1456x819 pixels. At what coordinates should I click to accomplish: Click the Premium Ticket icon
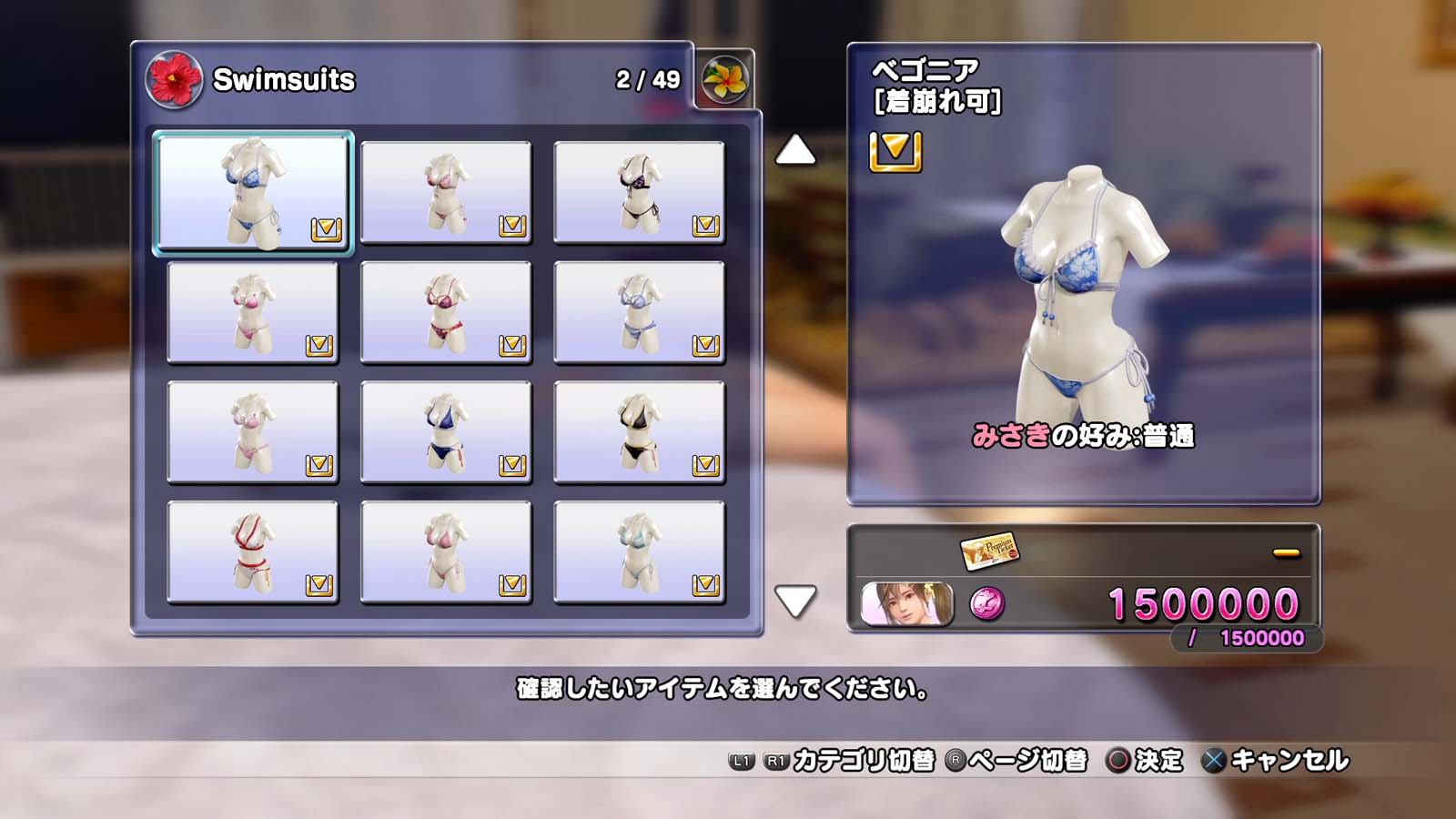(x=988, y=550)
